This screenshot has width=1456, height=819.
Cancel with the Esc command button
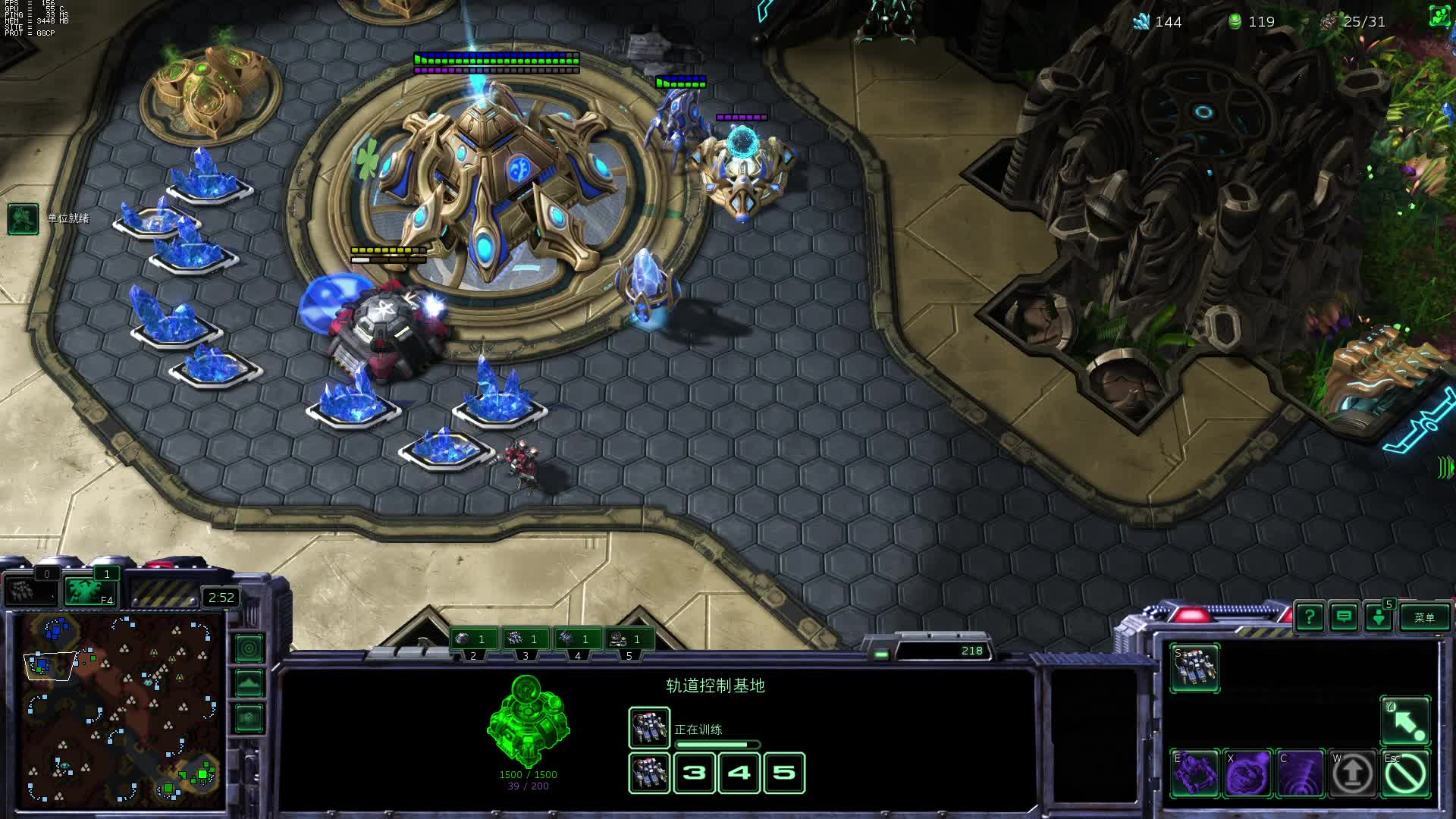pyautogui.click(x=1405, y=774)
